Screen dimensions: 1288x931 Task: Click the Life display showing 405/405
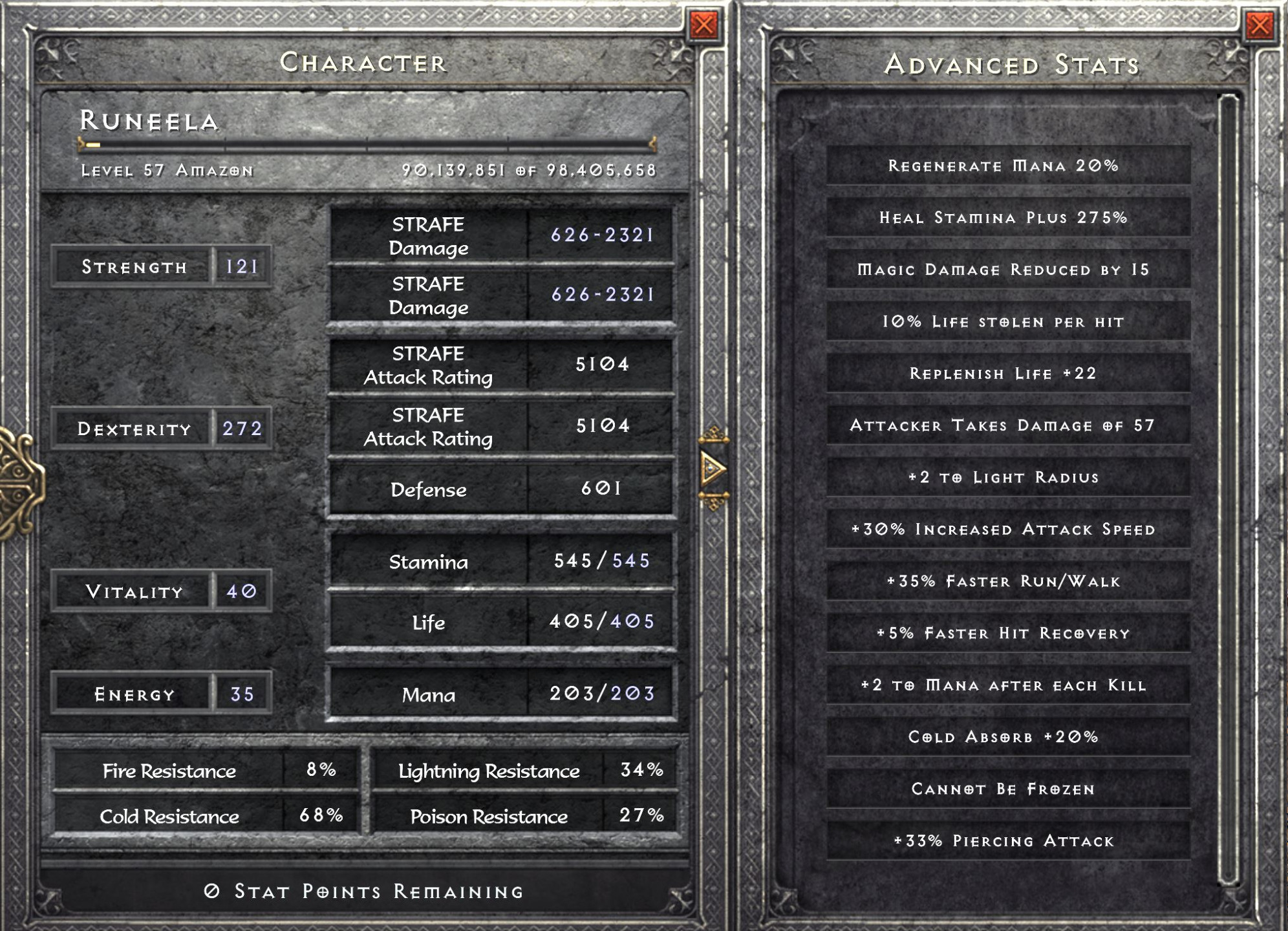501,623
